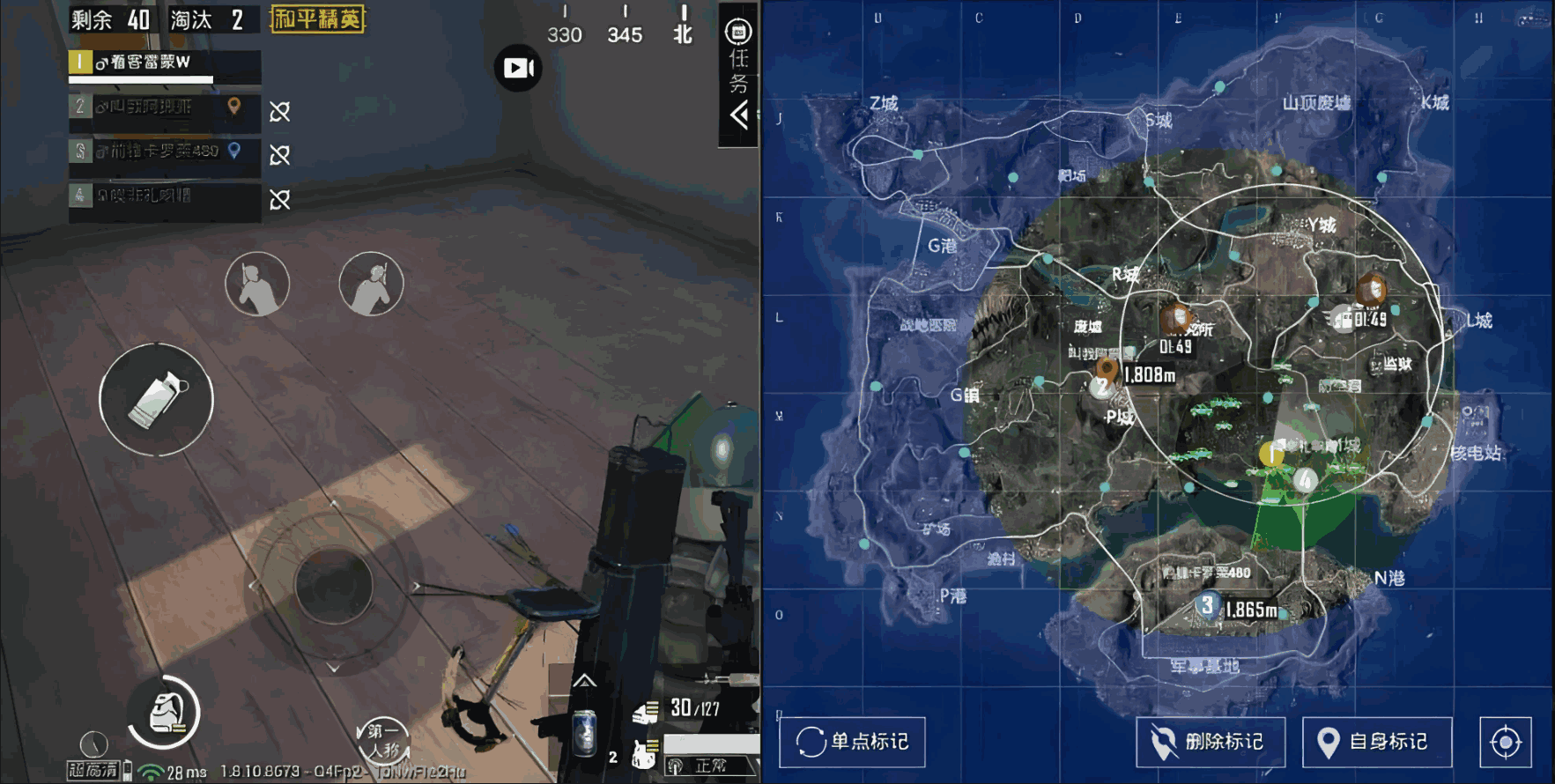Tap the ammo magazine icon beside 30/127
1555x784 pixels.
pyautogui.click(x=646, y=712)
